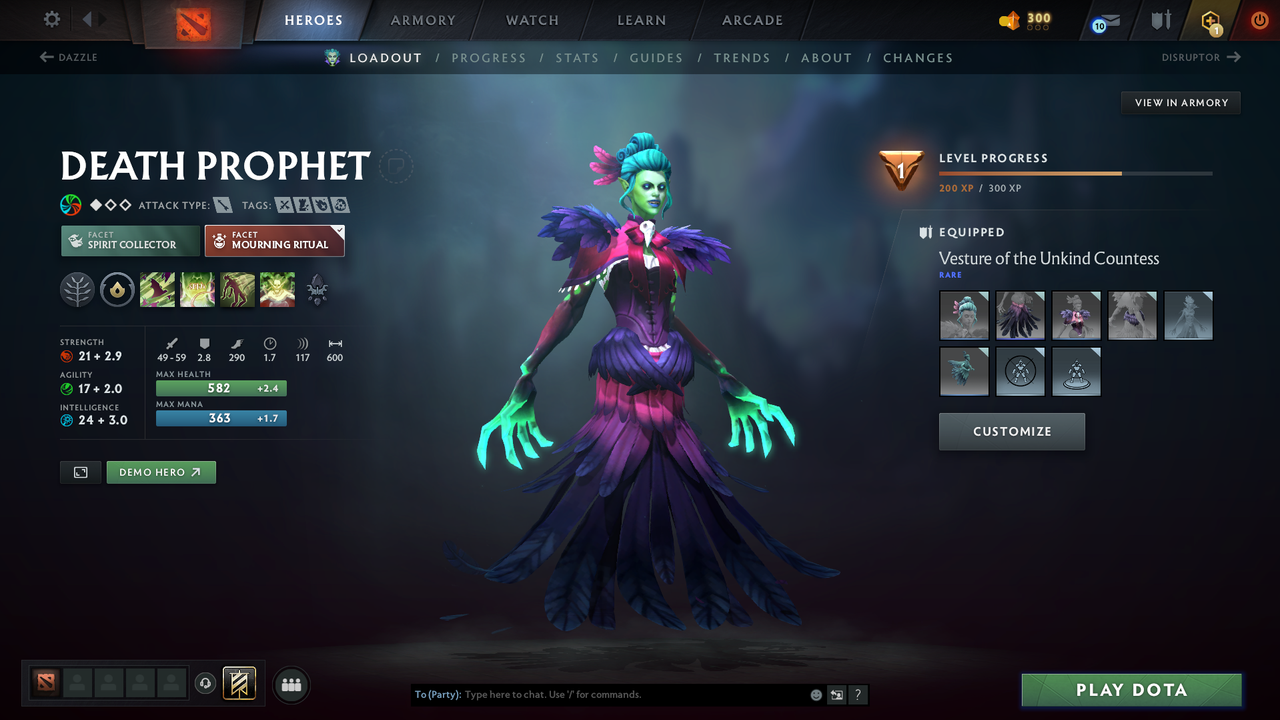Click the DEMO HERO button
Screen dimensions: 1280x720
pos(161,471)
